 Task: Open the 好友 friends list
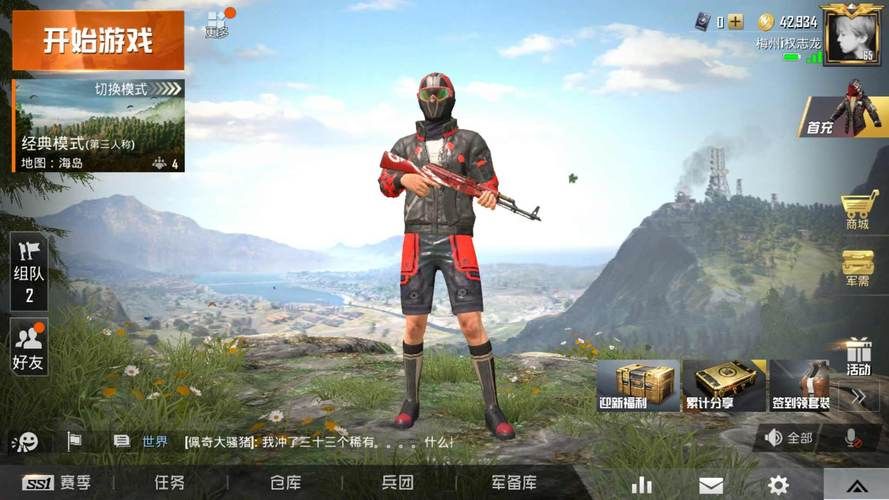(29, 346)
